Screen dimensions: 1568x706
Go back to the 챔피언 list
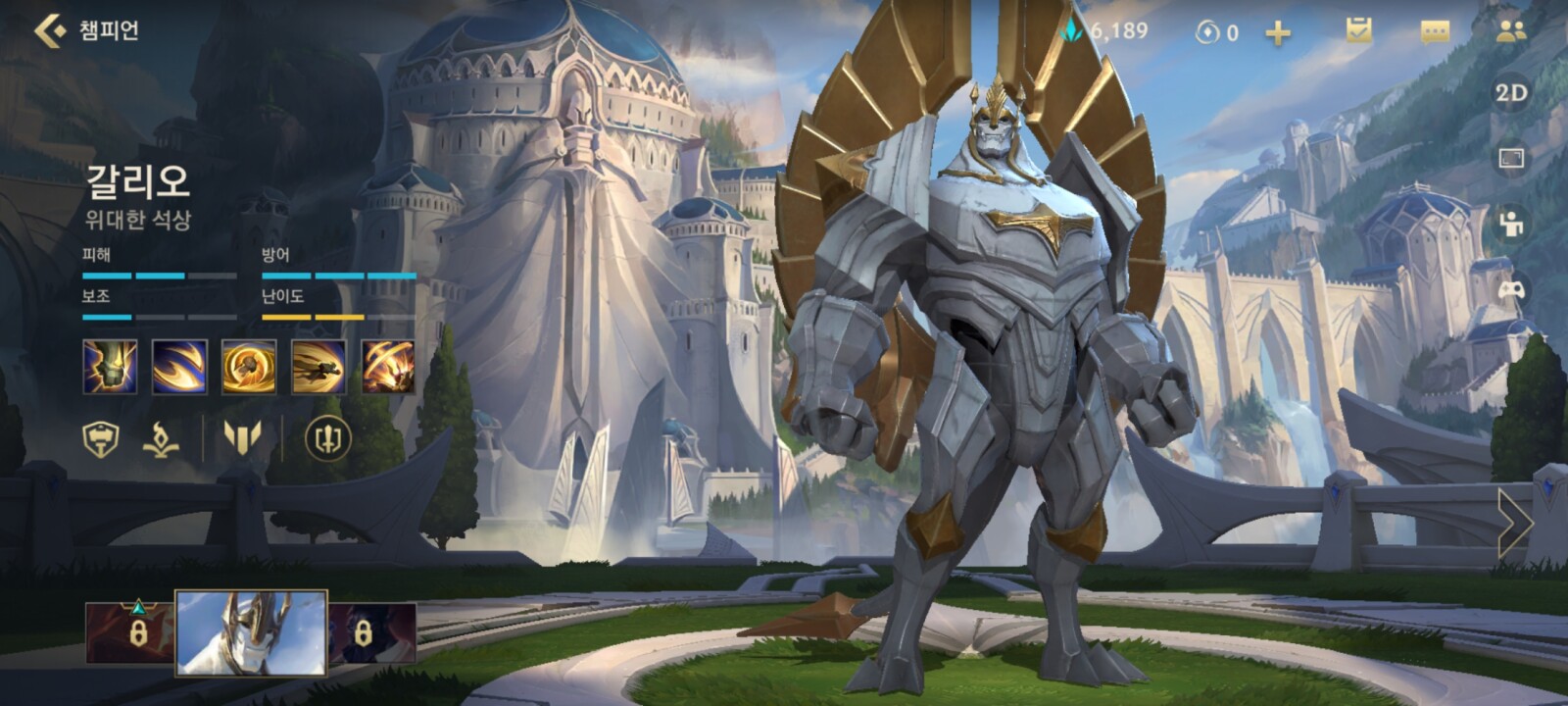(49, 30)
